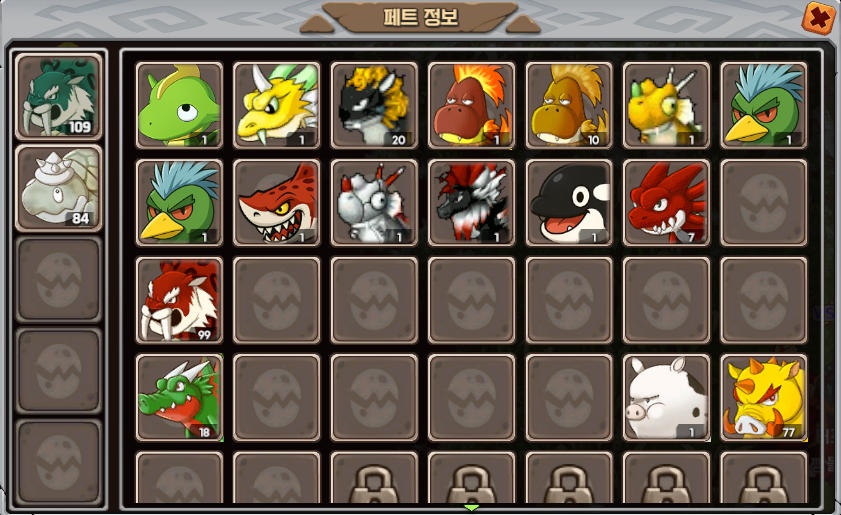The image size is (841, 515).
Task: Choose the green one-eyed dinosaur pet
Action: (x=179, y=105)
